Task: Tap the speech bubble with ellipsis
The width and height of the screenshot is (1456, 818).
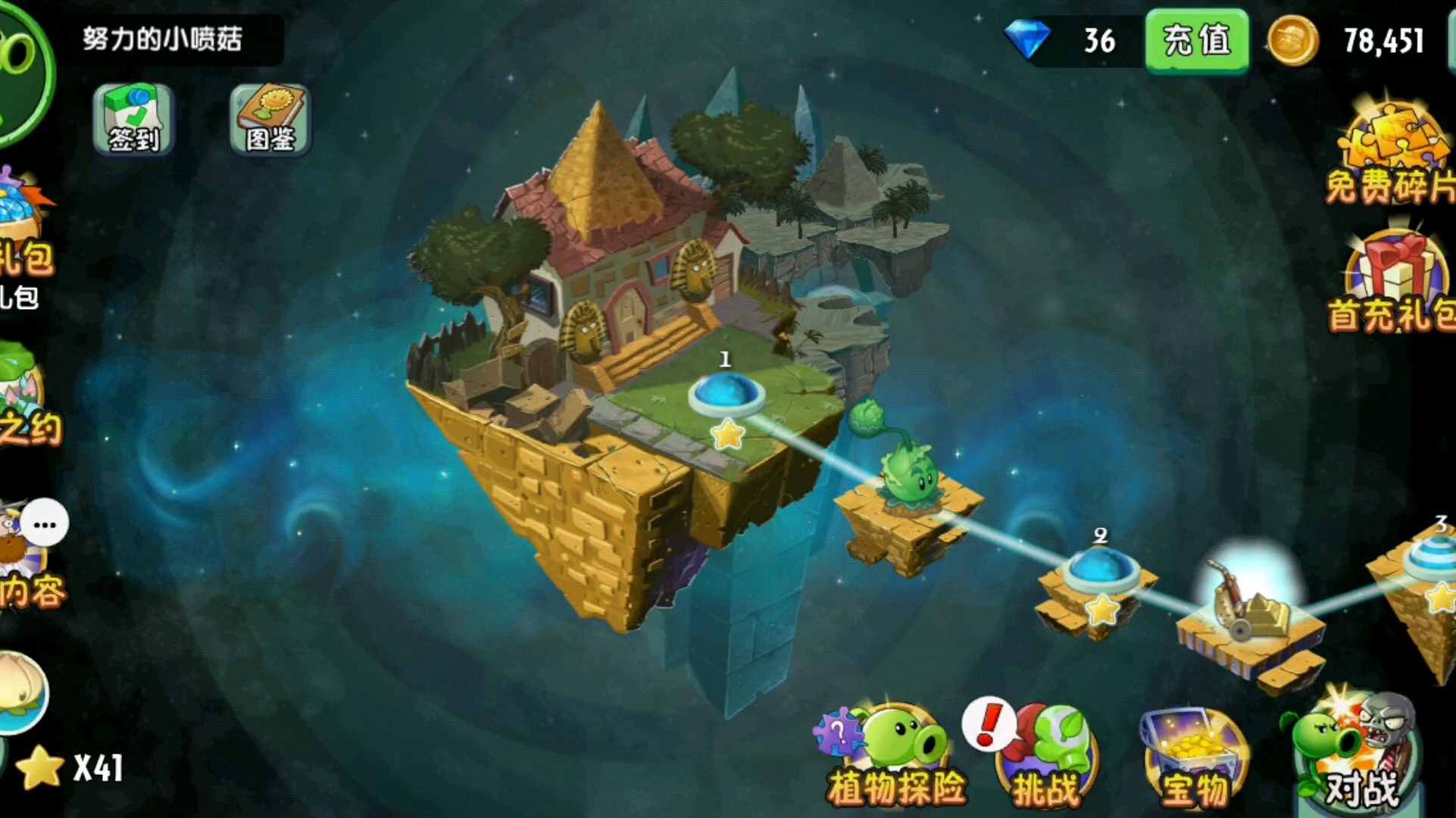Action: pos(45,523)
